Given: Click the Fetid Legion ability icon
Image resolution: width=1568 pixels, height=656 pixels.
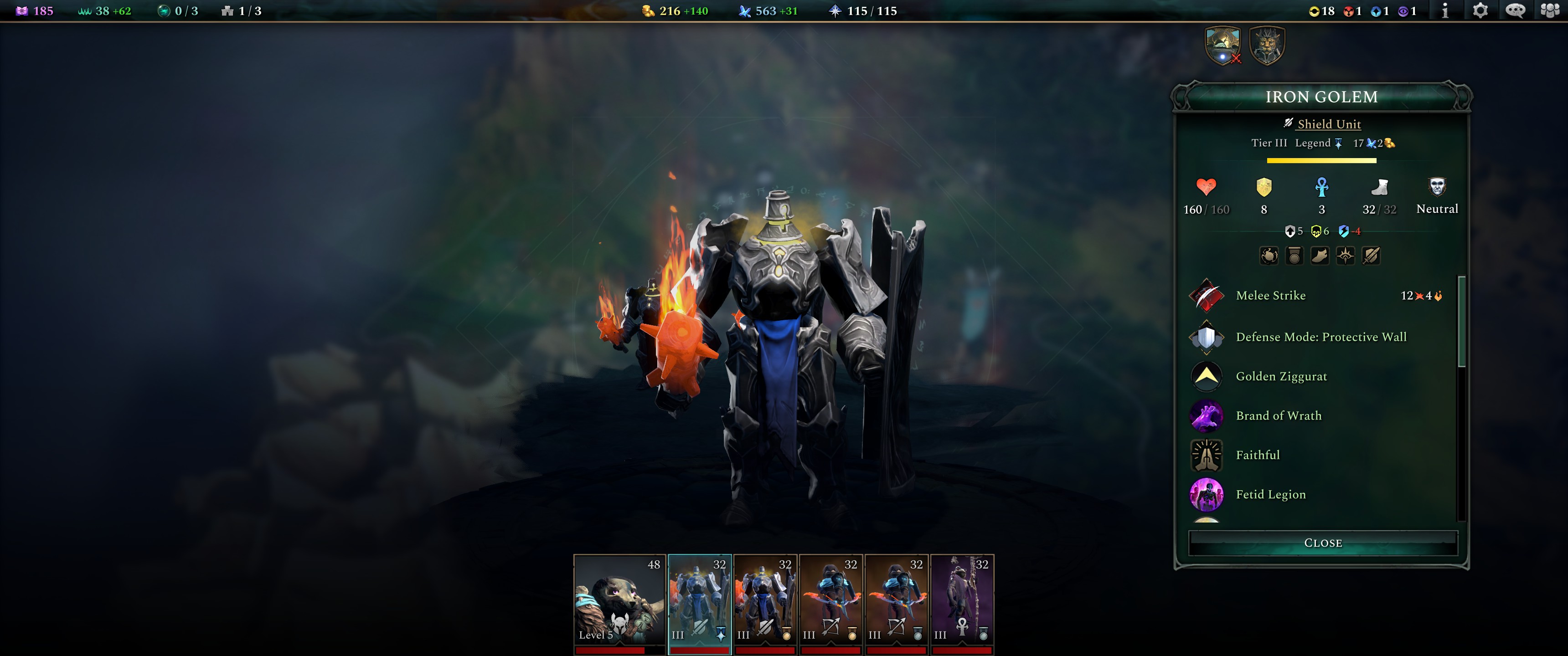Looking at the screenshot, I should [x=1207, y=495].
